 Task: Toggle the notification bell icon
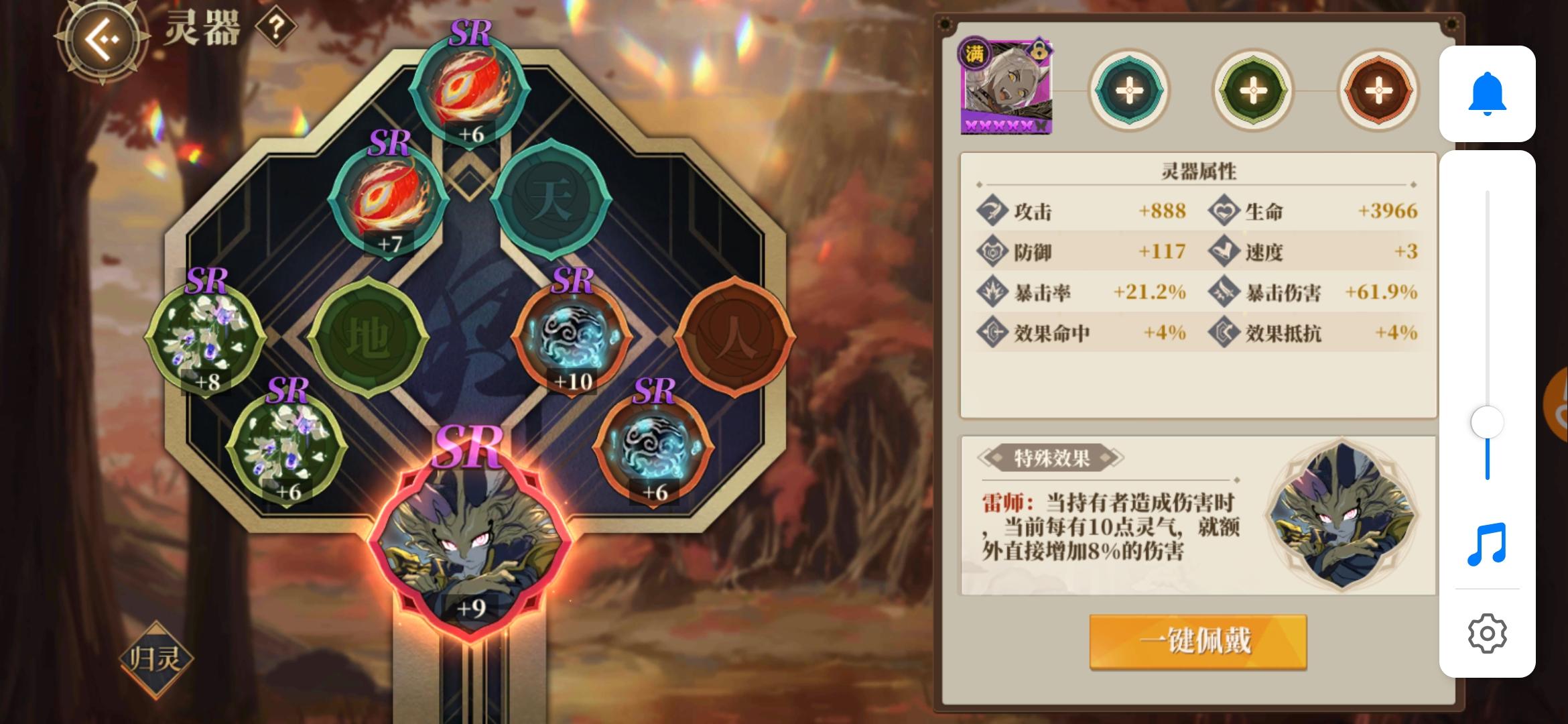pos(1488,94)
